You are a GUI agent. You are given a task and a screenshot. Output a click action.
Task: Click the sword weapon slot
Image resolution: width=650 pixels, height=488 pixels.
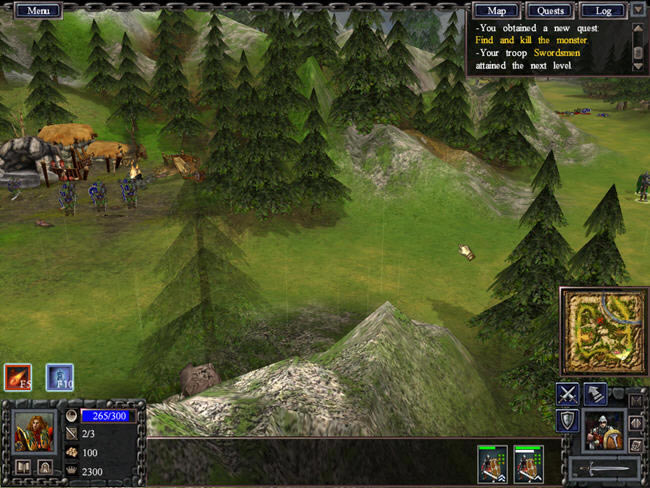[603, 468]
